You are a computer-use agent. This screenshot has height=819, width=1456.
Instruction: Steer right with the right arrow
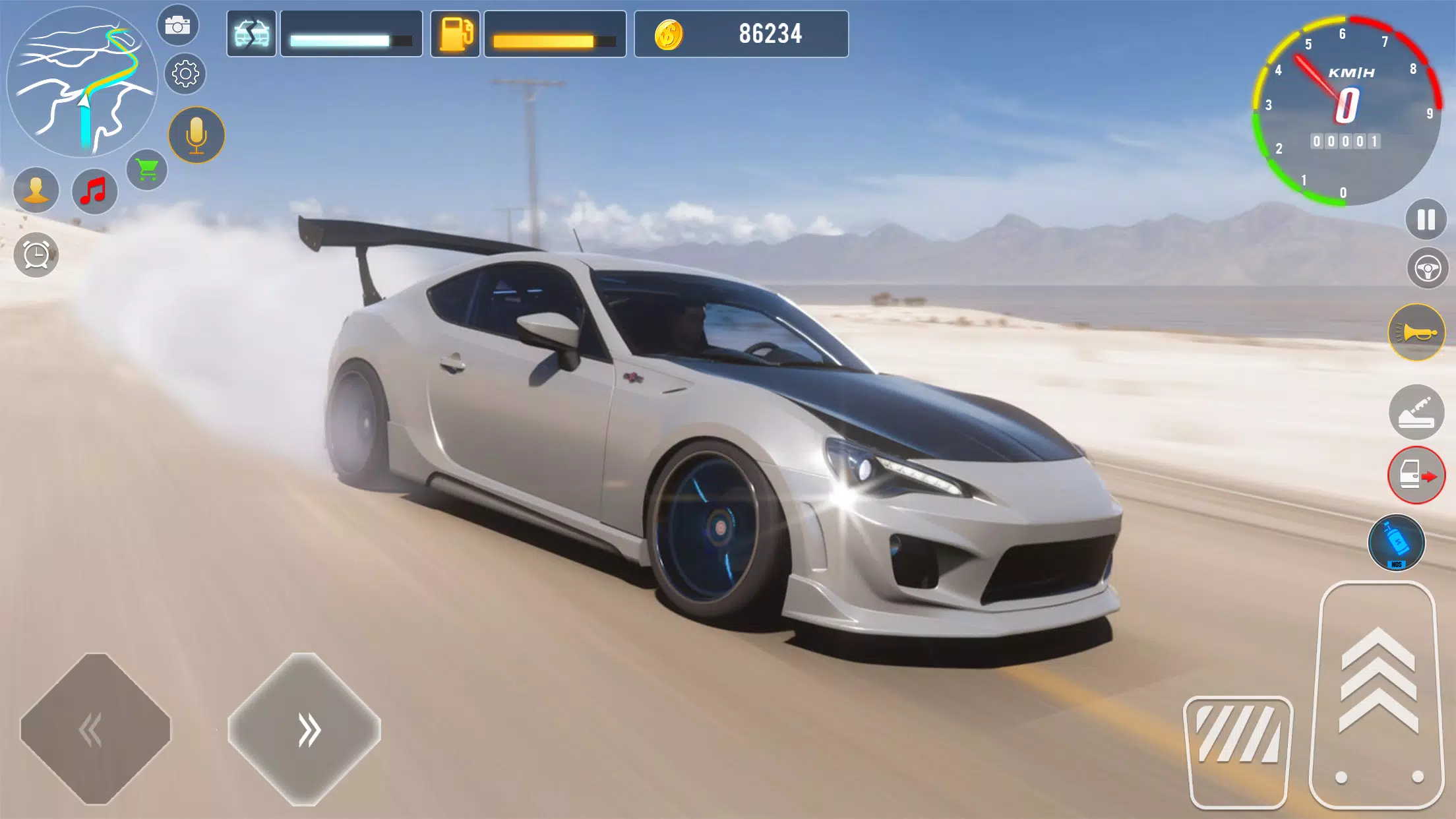304,729
